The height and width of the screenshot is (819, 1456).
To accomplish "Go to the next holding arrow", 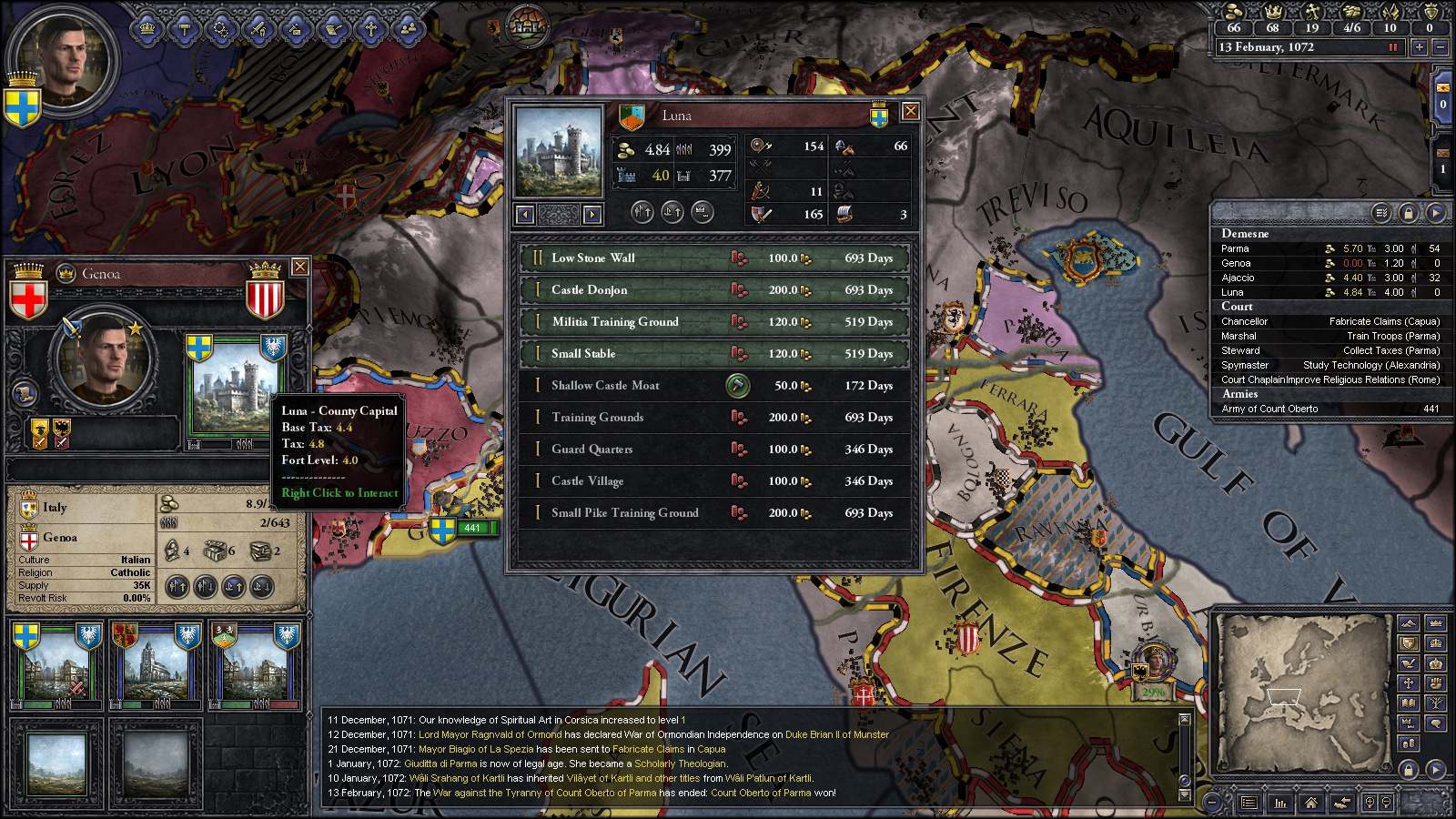I will 592,215.
